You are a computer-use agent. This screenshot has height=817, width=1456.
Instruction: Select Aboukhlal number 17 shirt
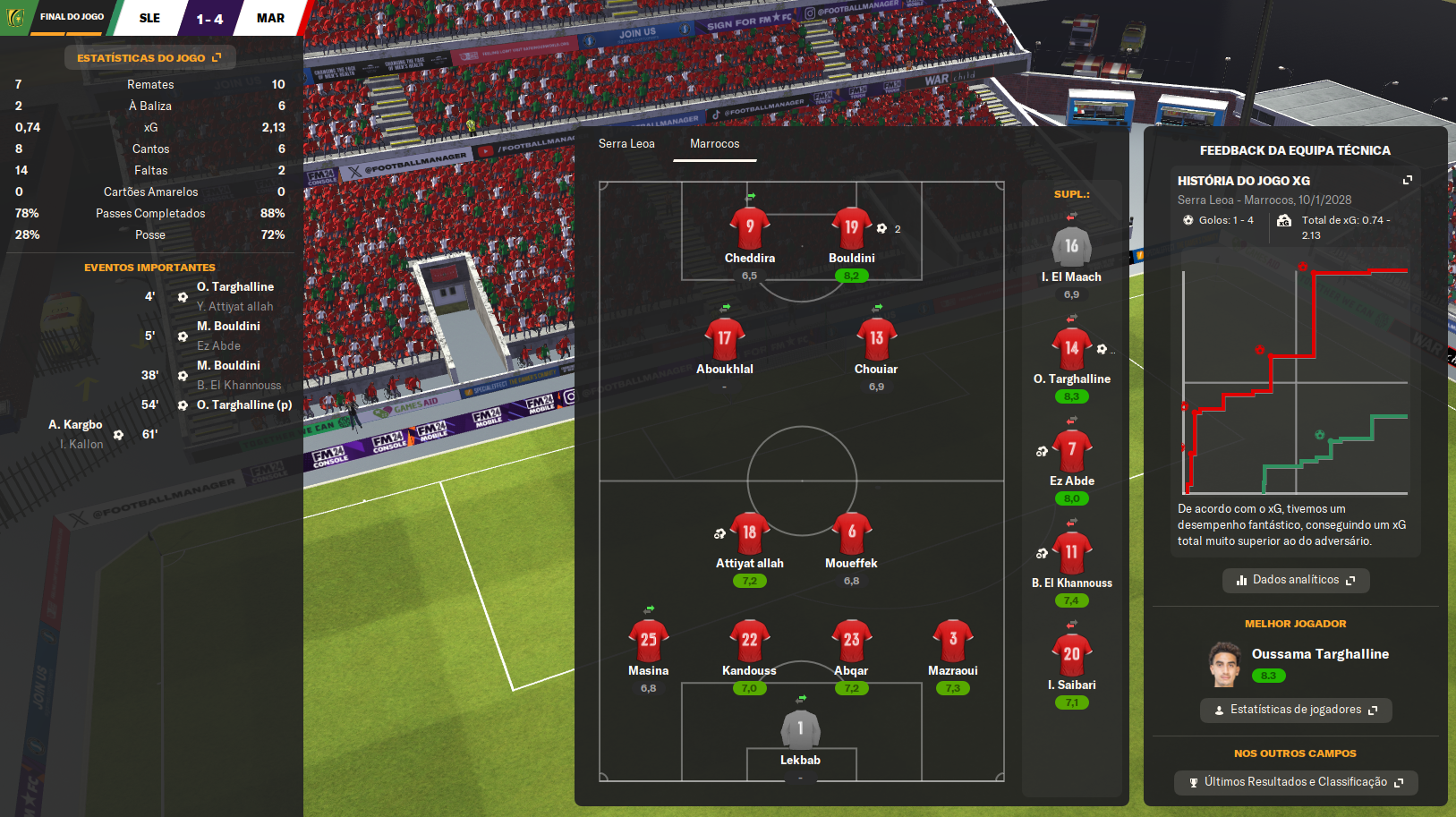(x=724, y=339)
